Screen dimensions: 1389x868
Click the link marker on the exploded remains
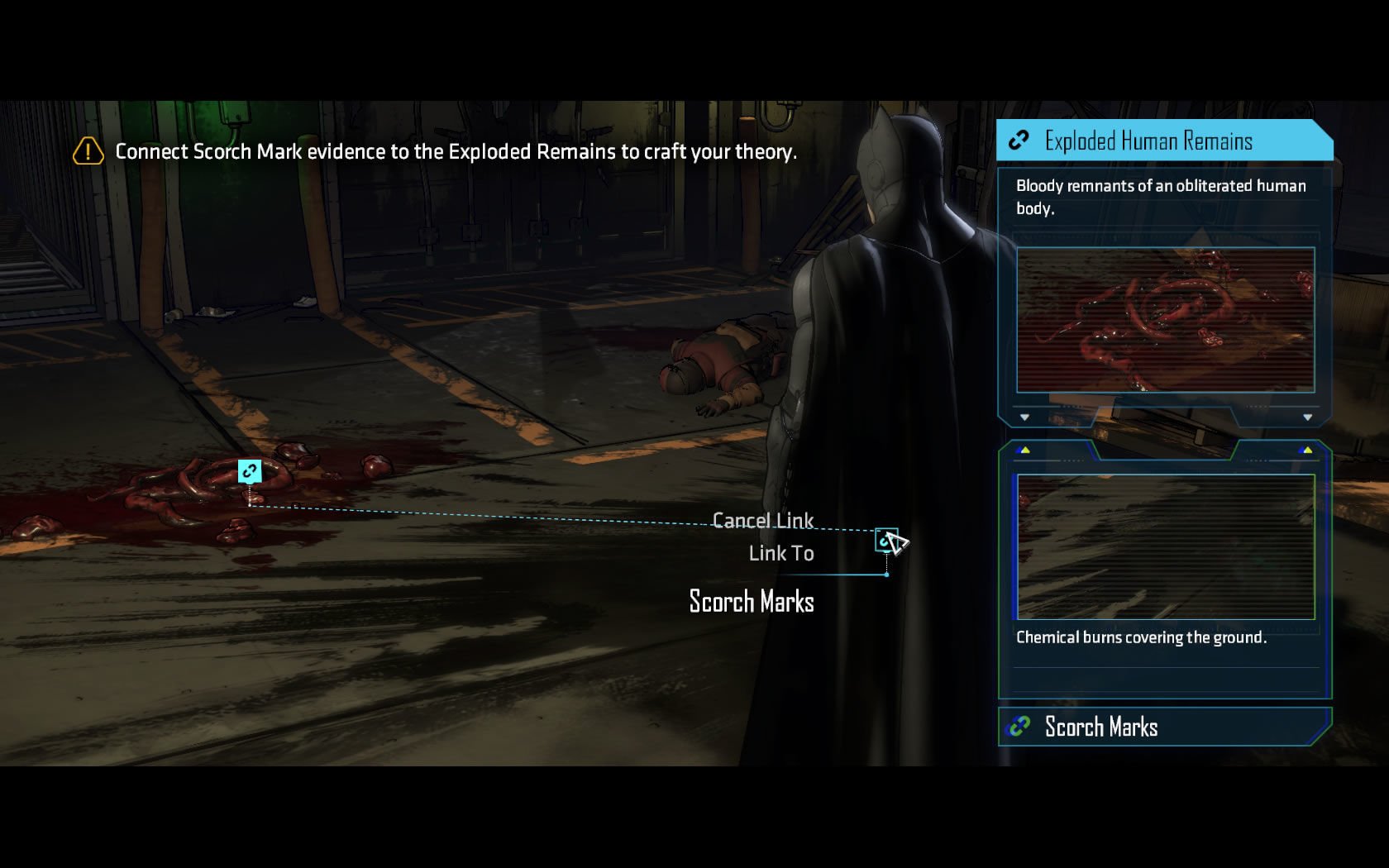(250, 471)
